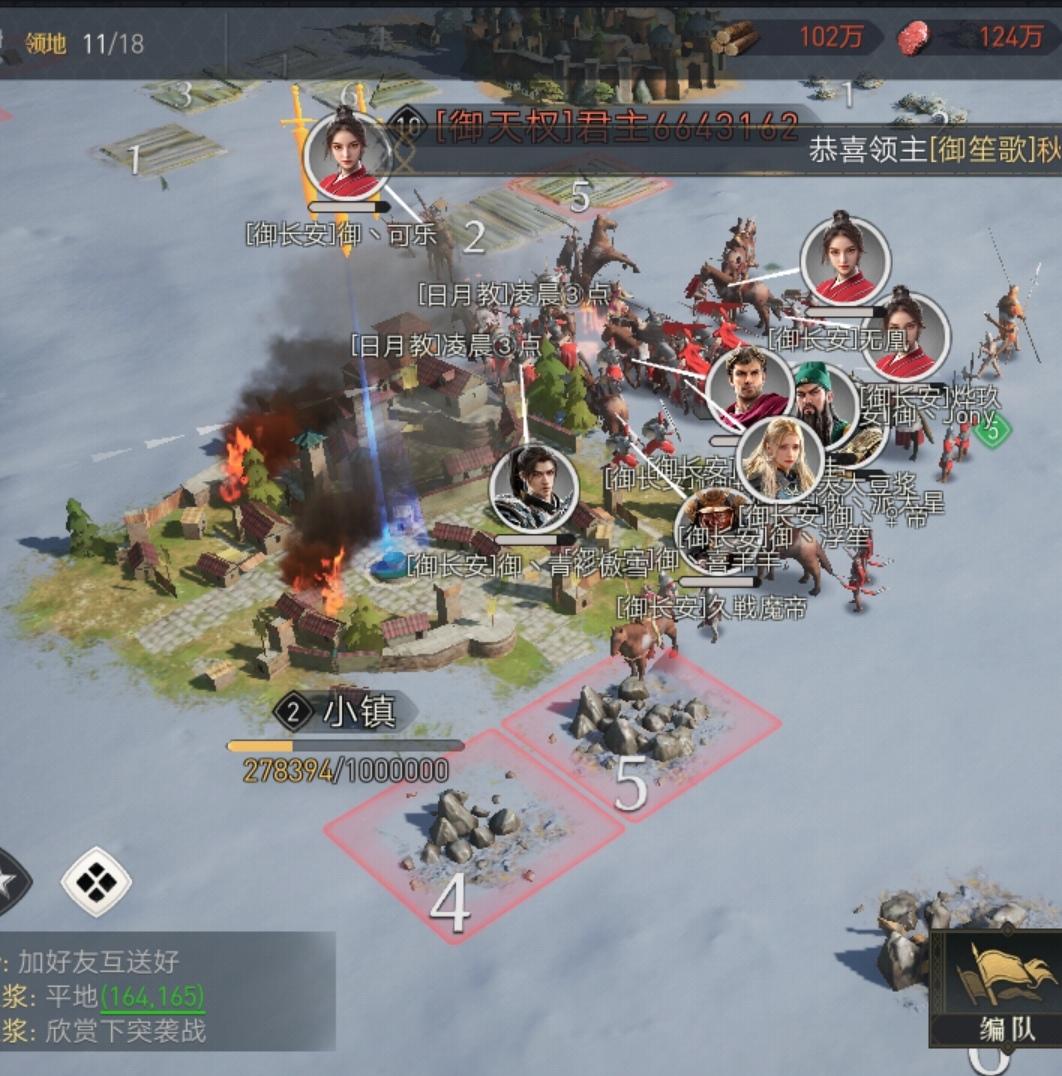Open the 领地 territory count display

pyautogui.click(x=84, y=43)
